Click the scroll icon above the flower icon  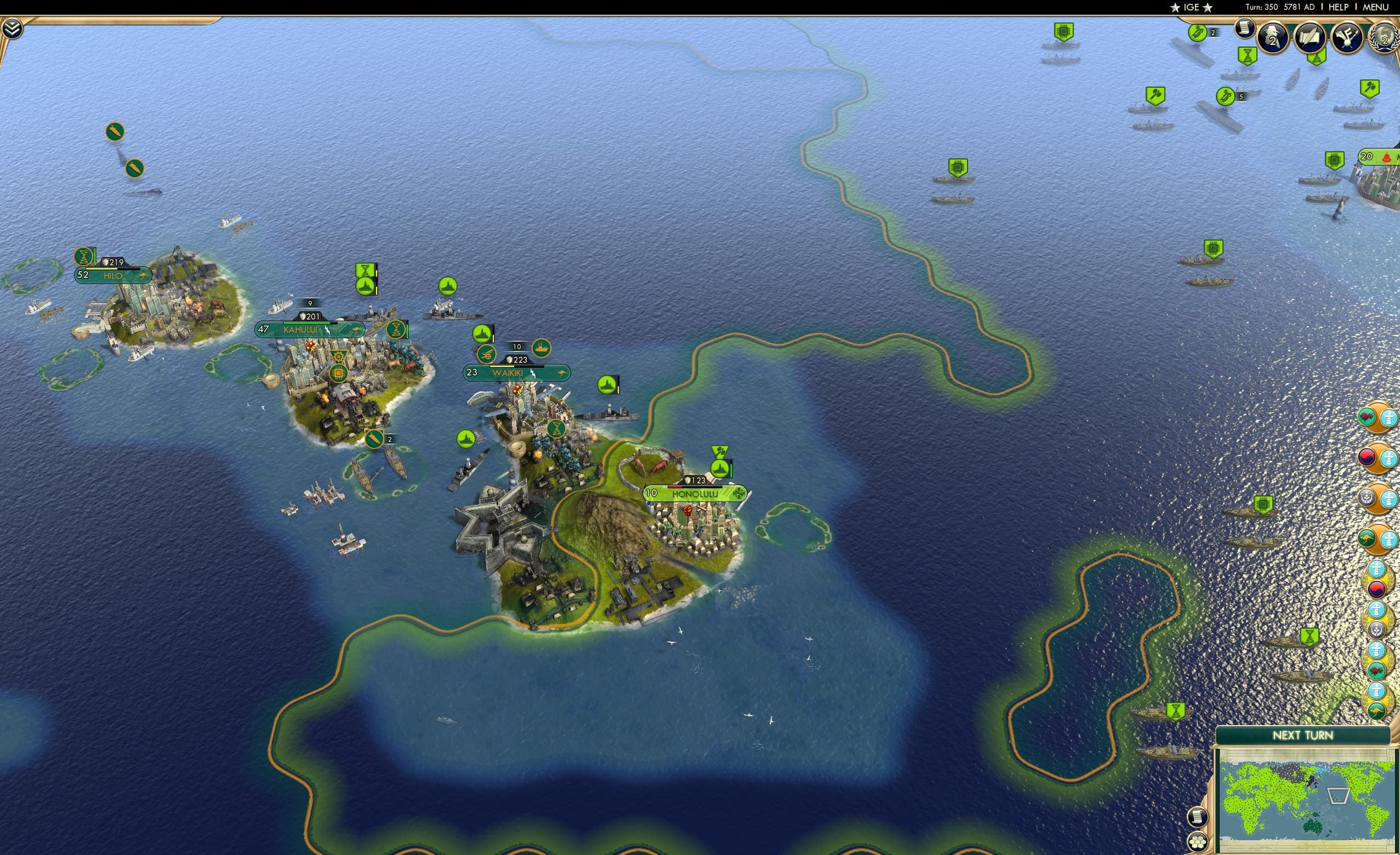[x=1197, y=817]
